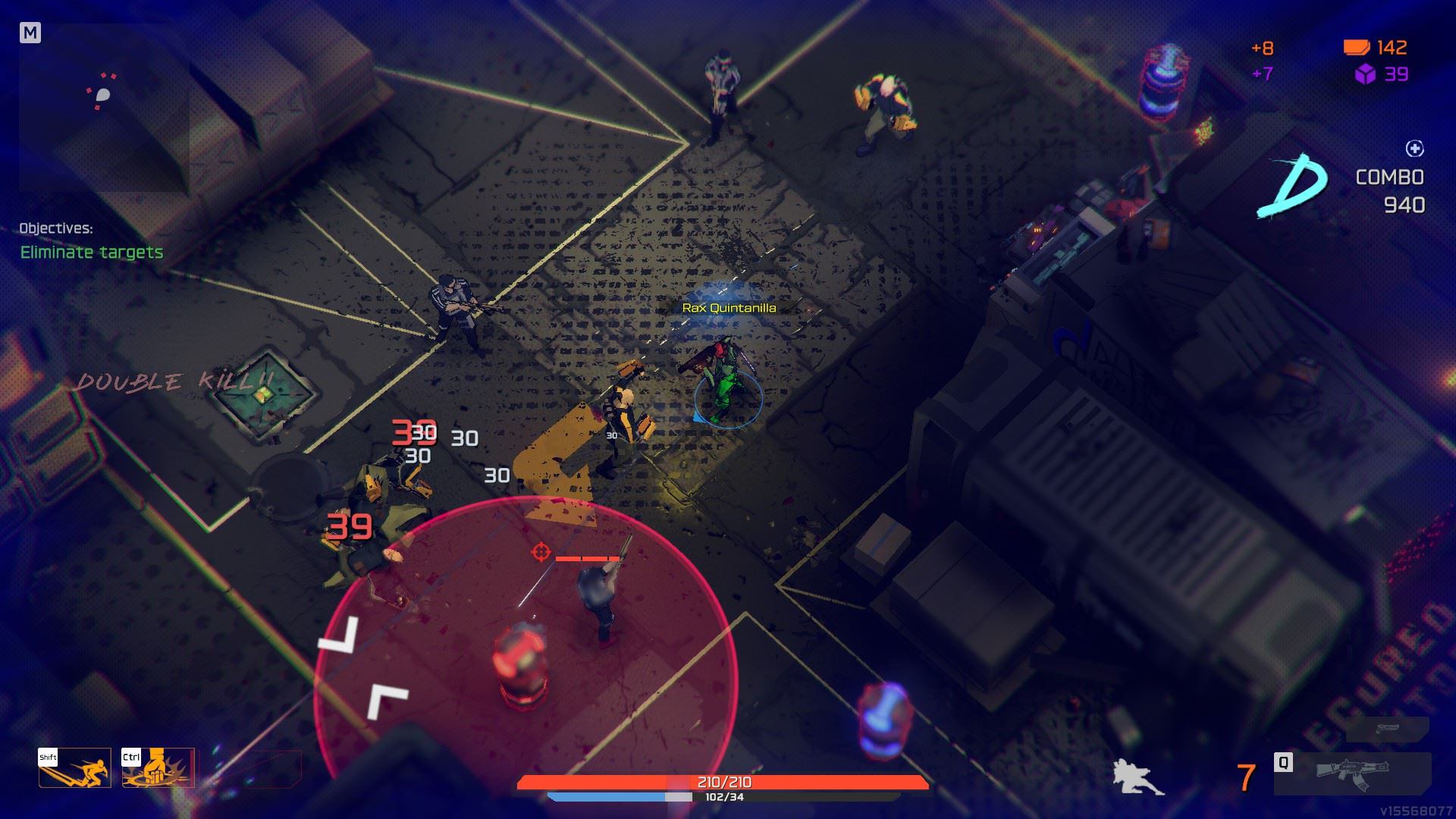Trigger the ground slam fist ability
Image resolution: width=1456 pixels, height=819 pixels.
pyautogui.click(x=158, y=768)
